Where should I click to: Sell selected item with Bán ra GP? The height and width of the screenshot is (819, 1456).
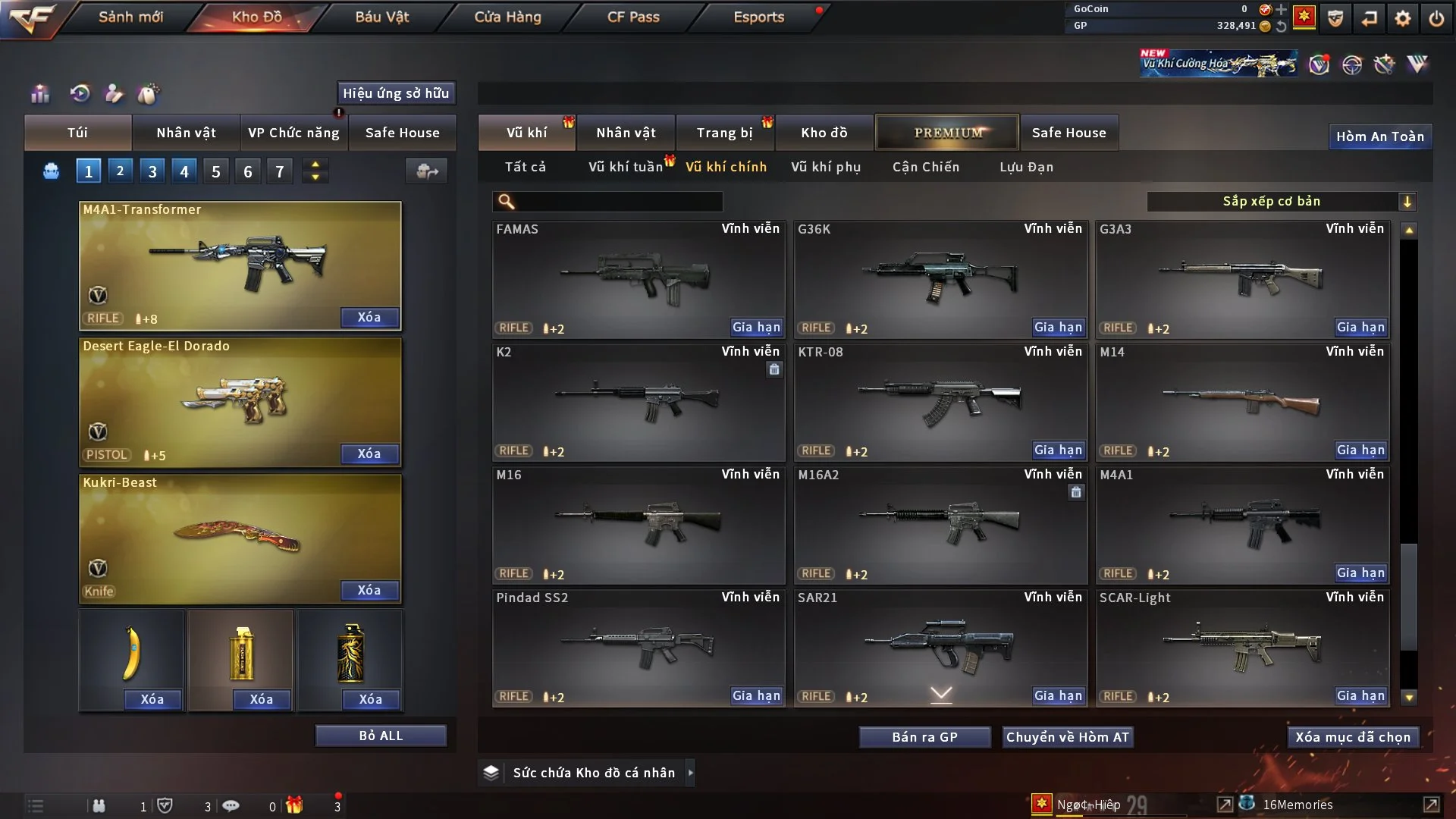pos(924,737)
